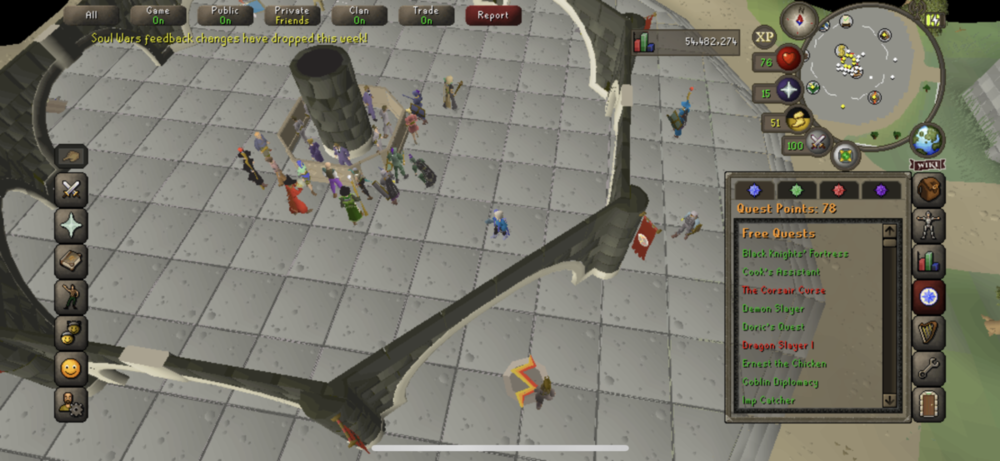Open the prayer star tab

(72, 226)
